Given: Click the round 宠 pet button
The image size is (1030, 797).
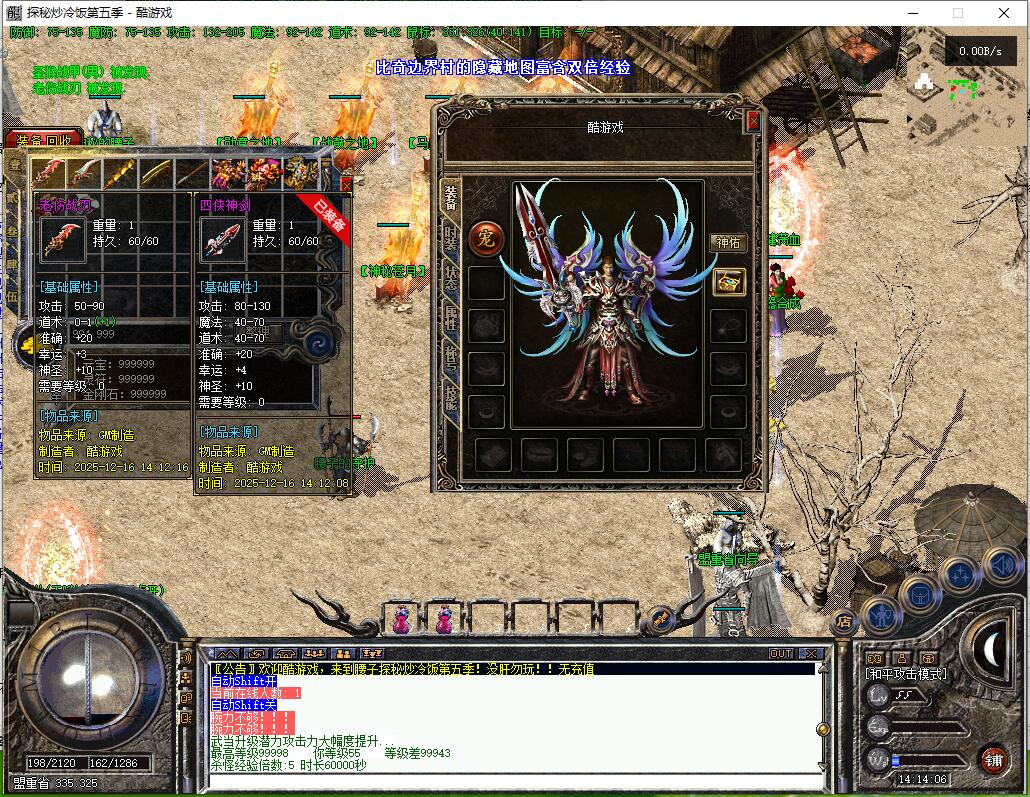Looking at the screenshot, I should [x=485, y=238].
